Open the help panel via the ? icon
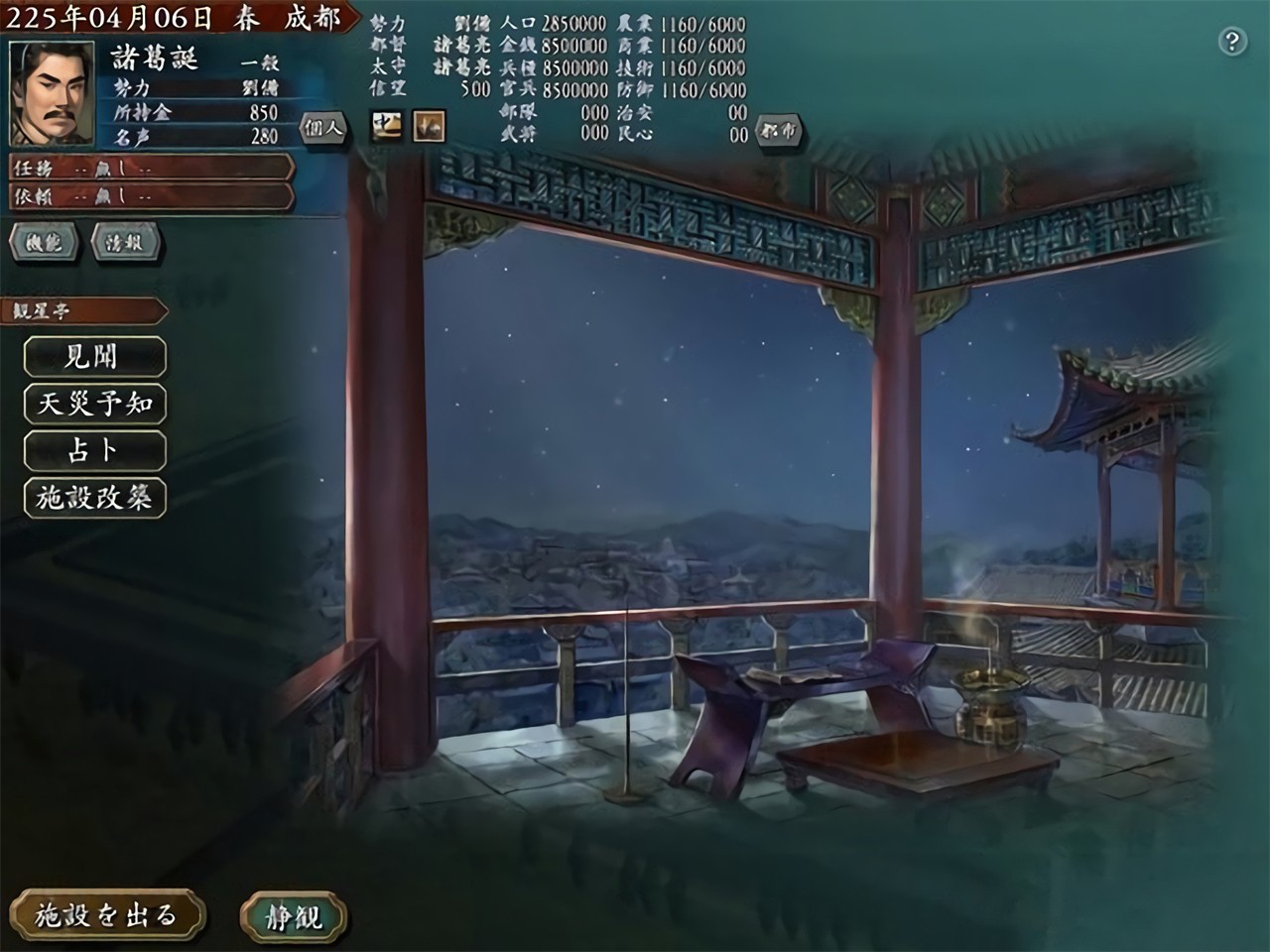 (x=1233, y=42)
